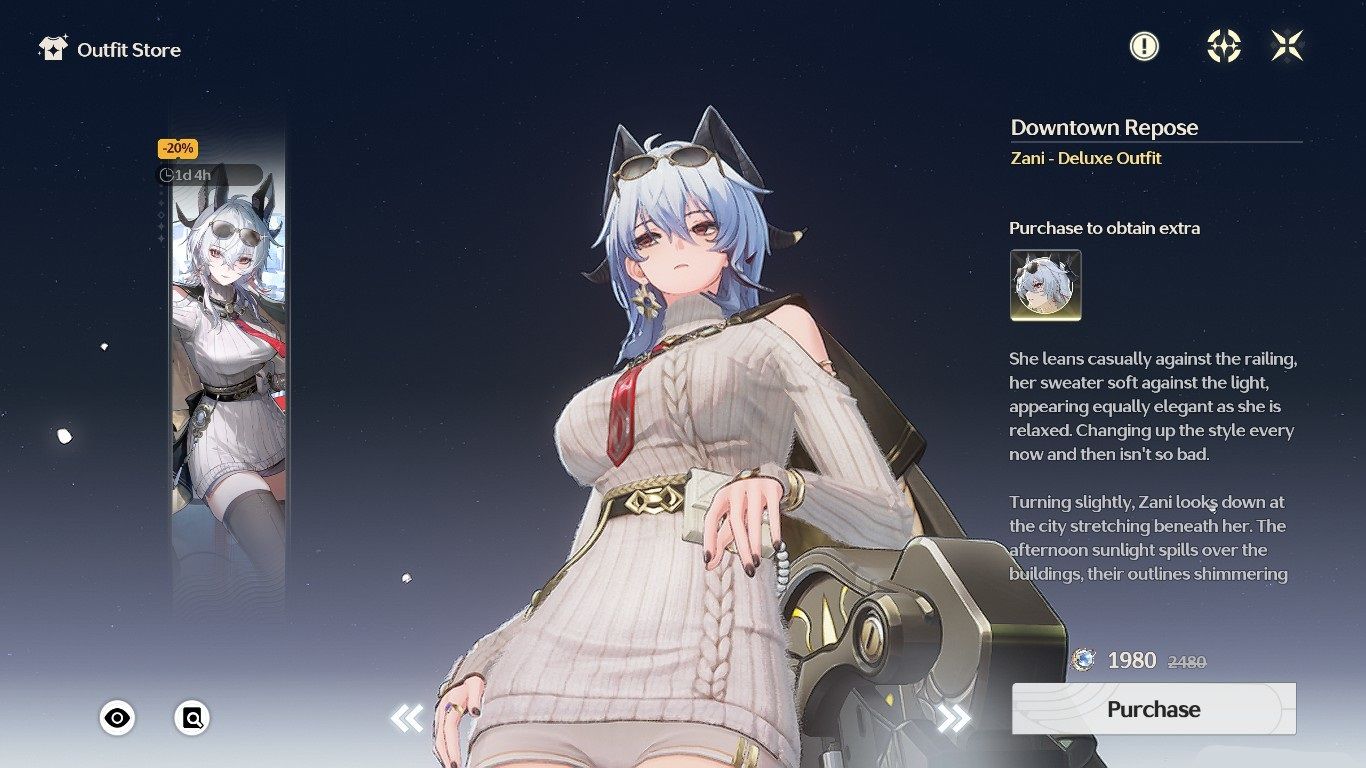Show the next outfit with right arrows
The image size is (1366, 768).
pyautogui.click(x=953, y=717)
